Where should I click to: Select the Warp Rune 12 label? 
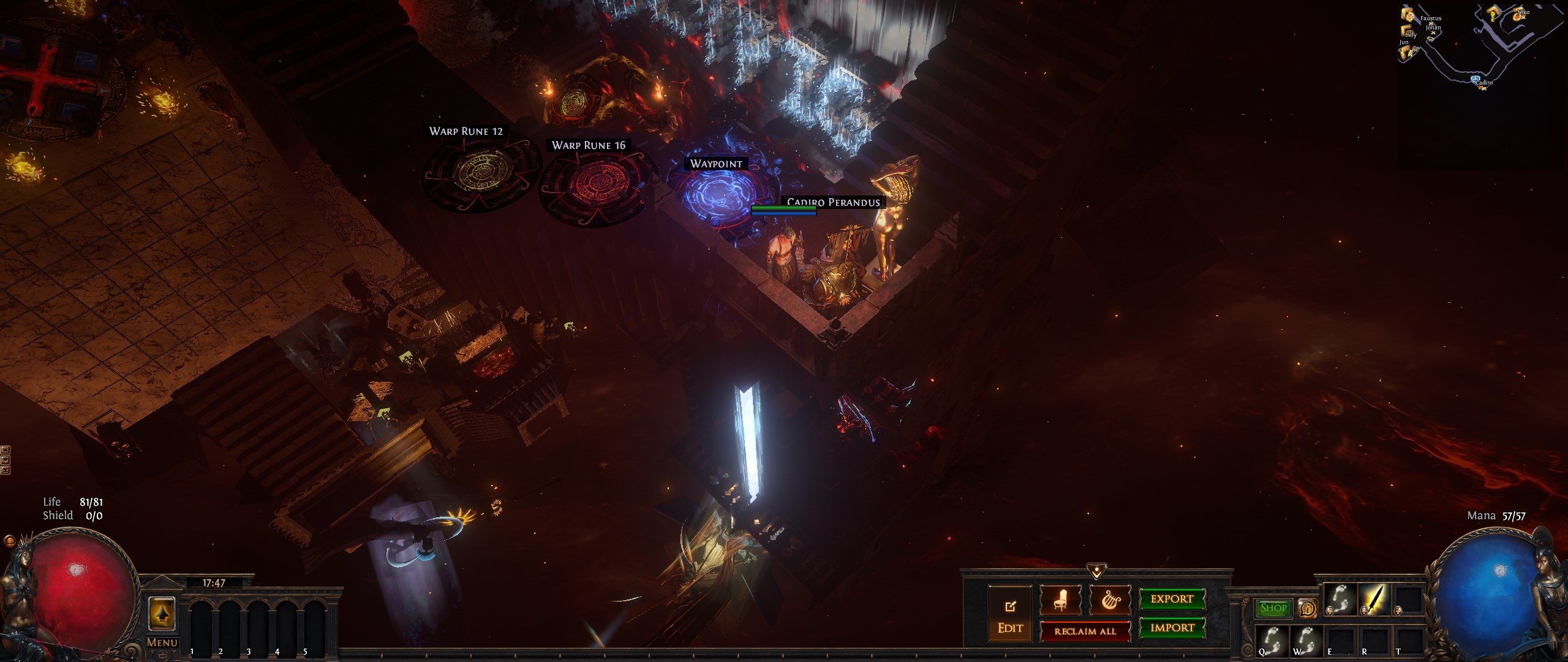tap(466, 131)
